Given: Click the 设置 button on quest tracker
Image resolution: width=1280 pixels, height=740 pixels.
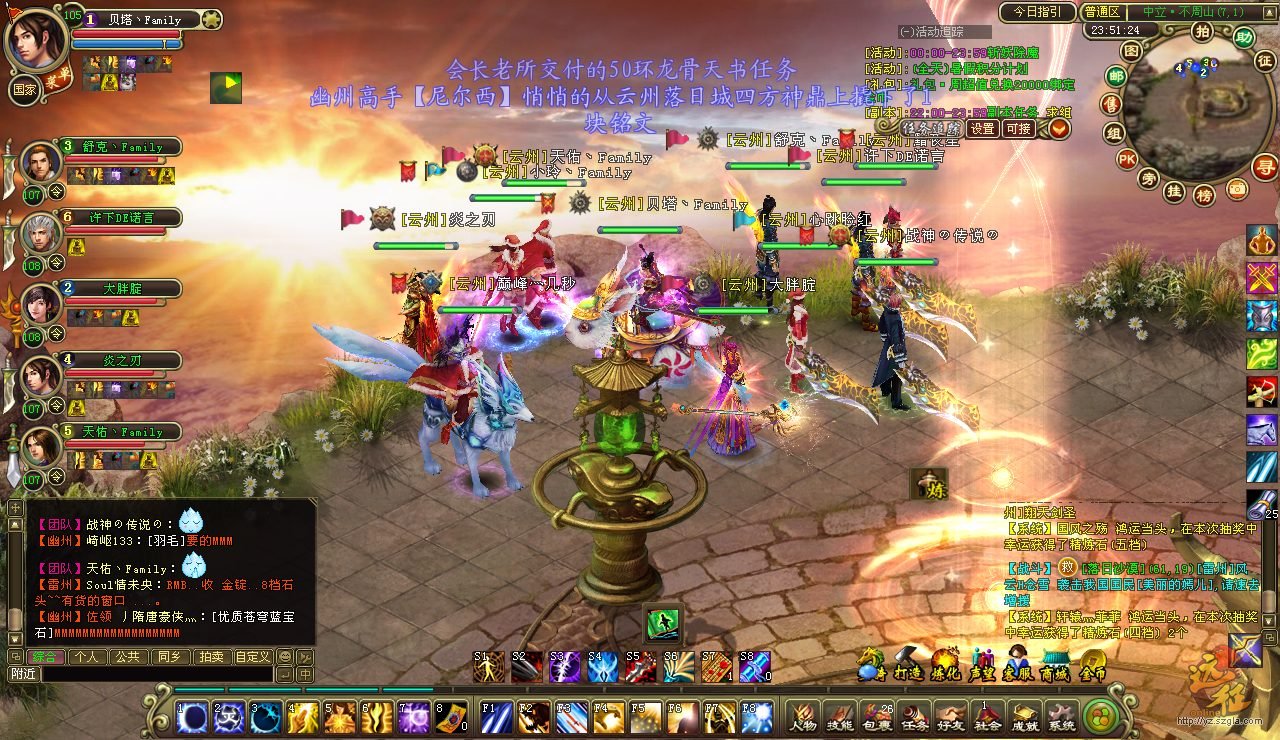Looking at the screenshot, I should (983, 129).
